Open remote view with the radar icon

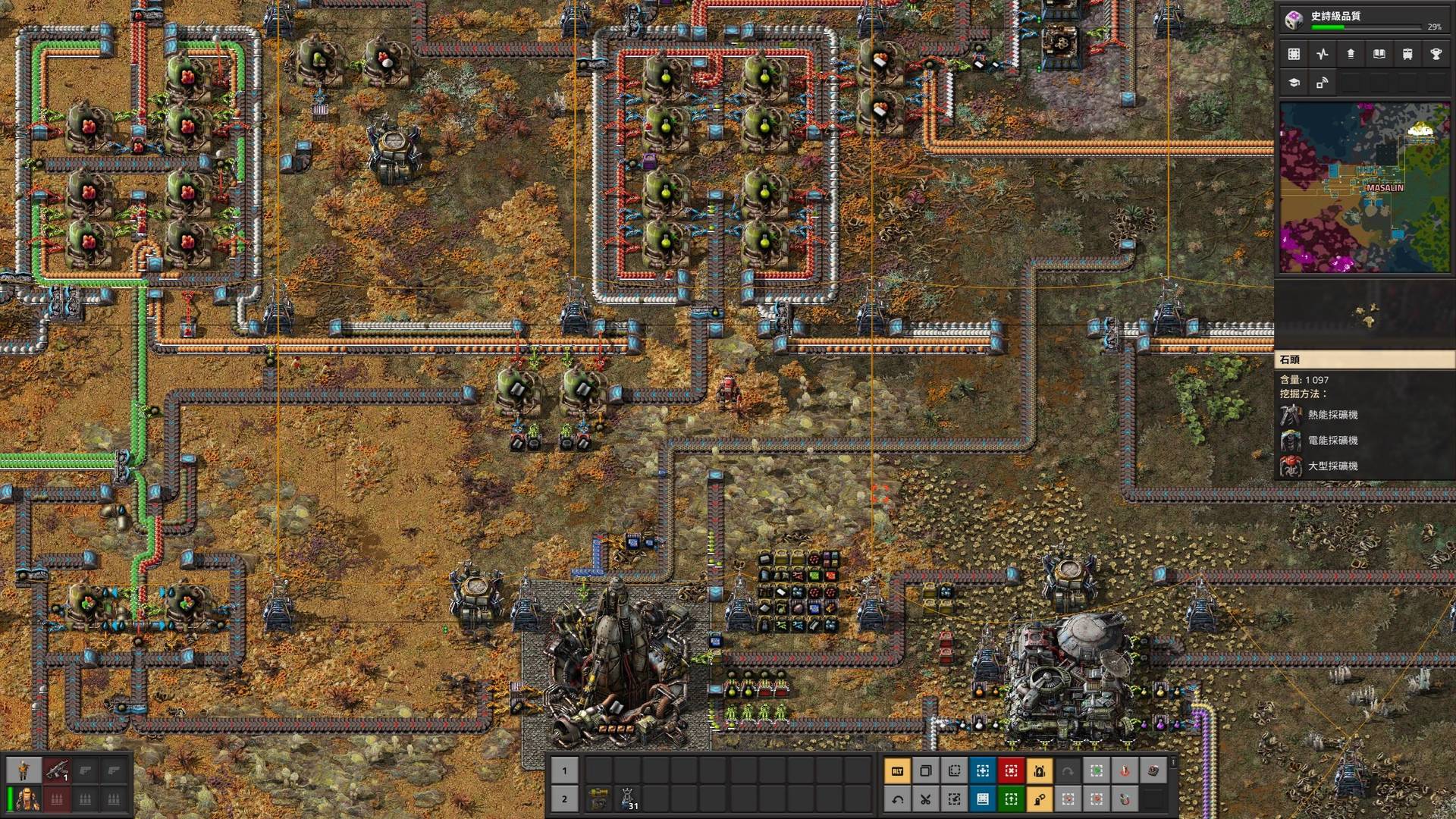[x=1323, y=84]
